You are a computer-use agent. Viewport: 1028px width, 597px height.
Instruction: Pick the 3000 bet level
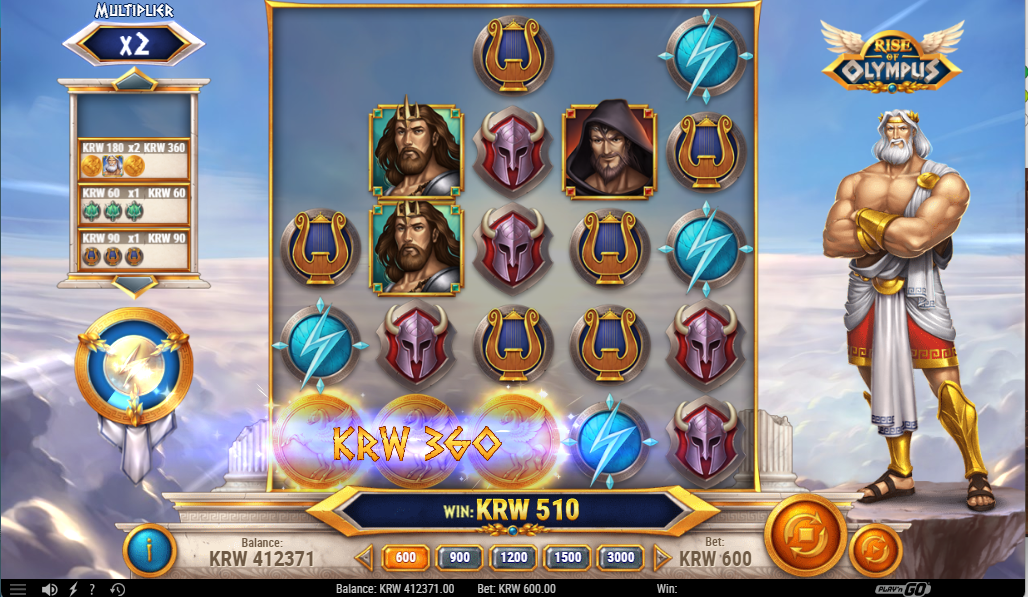621,558
